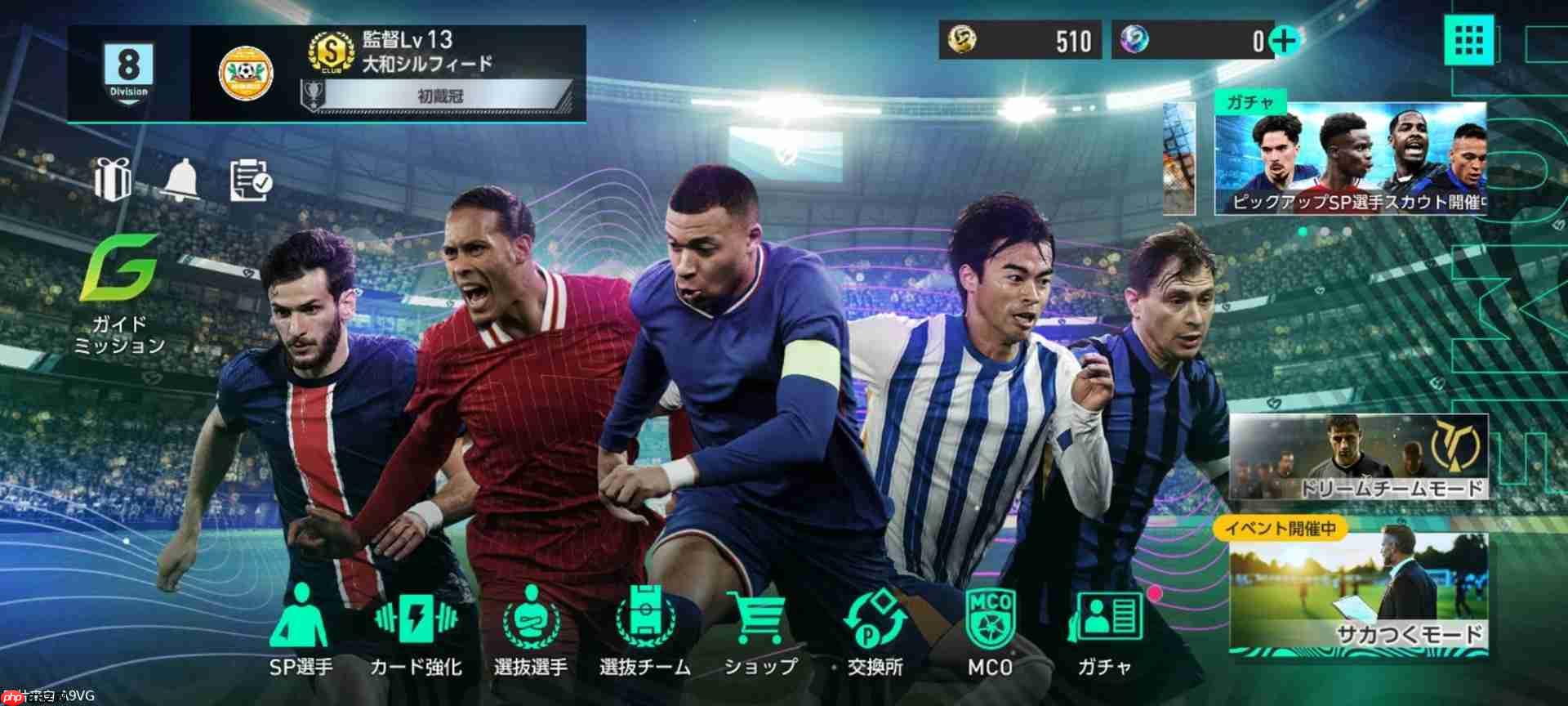Show notifications via the bell icon
The height and width of the screenshot is (706, 1568).
tap(180, 179)
